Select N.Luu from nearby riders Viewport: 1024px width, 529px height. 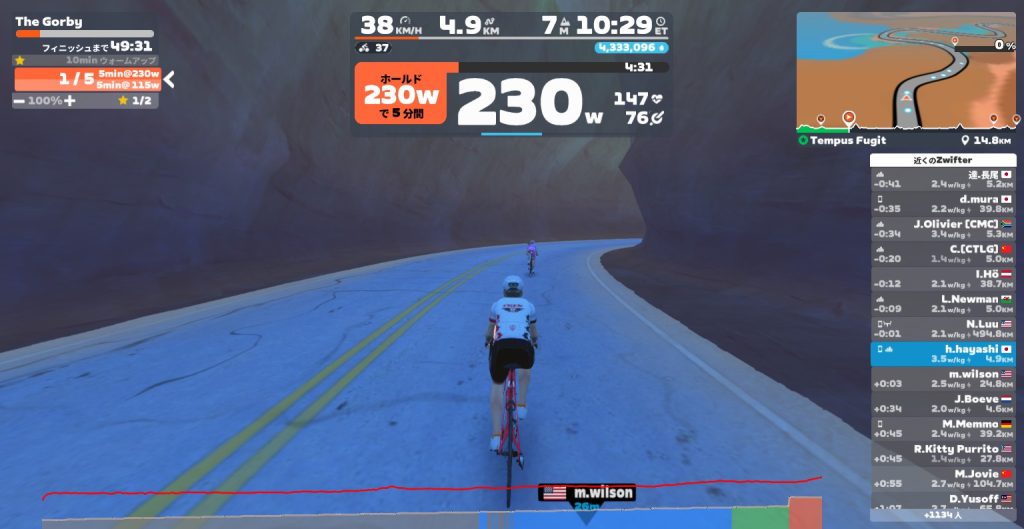click(x=943, y=329)
